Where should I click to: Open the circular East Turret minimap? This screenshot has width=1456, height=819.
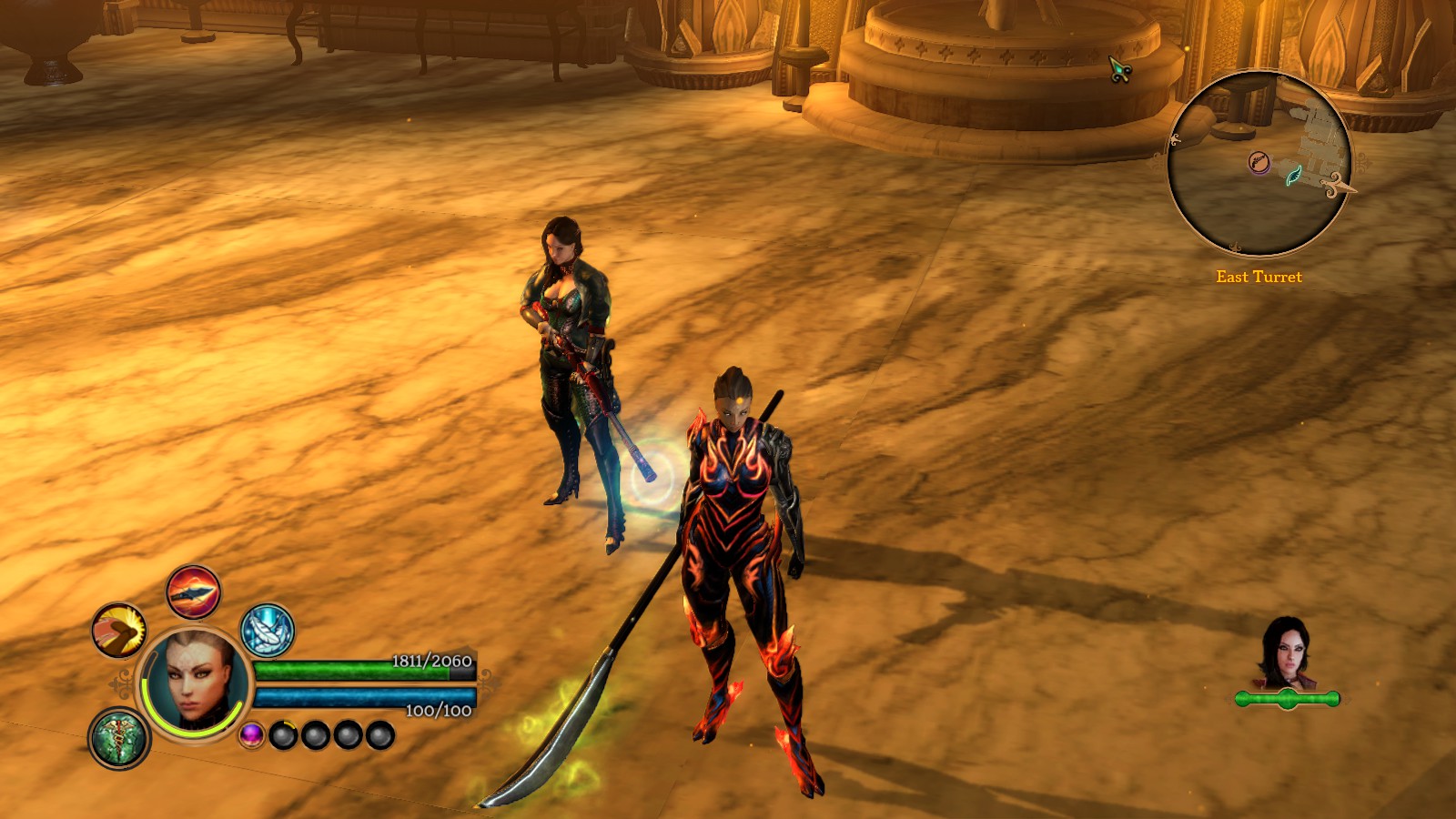[x=1259, y=164]
